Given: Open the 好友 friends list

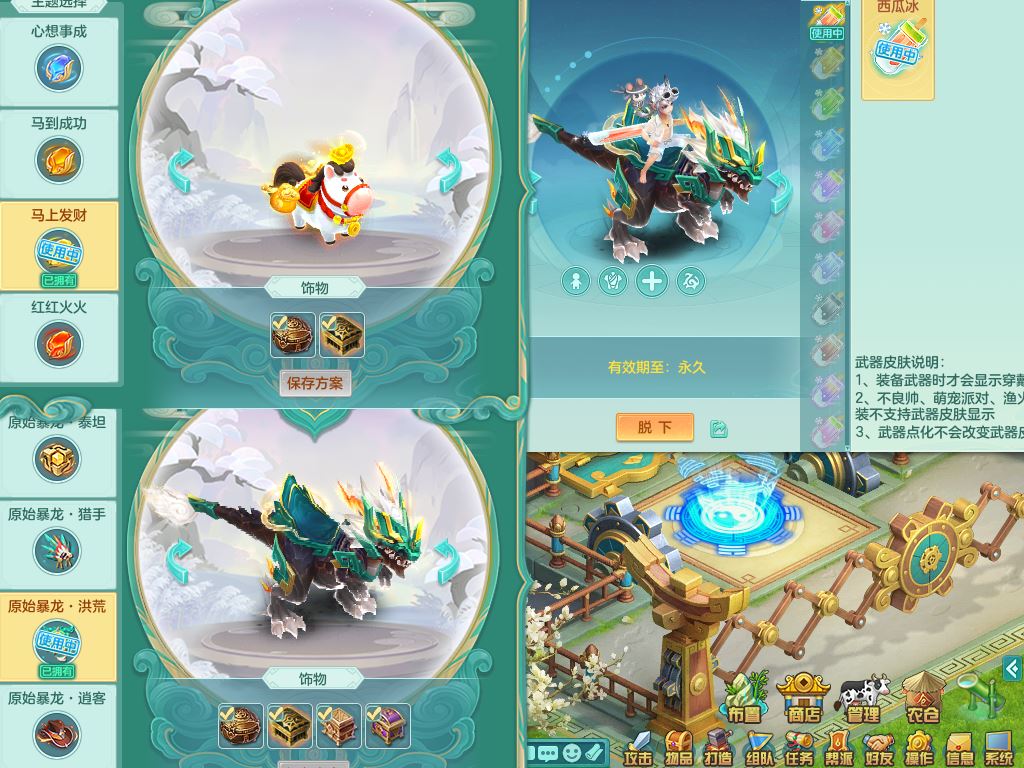Looking at the screenshot, I should coord(879,749).
